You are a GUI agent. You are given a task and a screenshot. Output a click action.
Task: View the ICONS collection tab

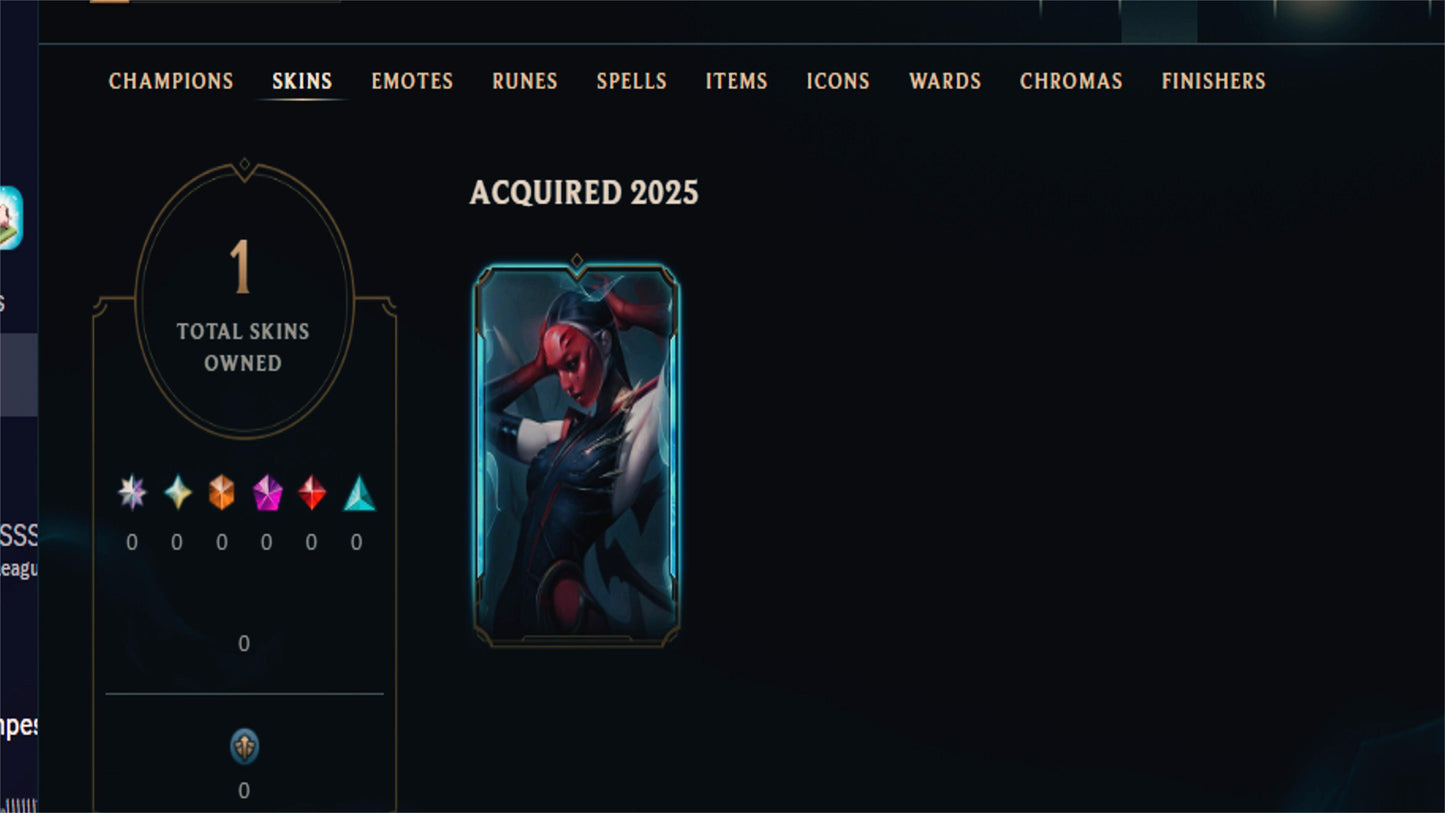coord(837,81)
